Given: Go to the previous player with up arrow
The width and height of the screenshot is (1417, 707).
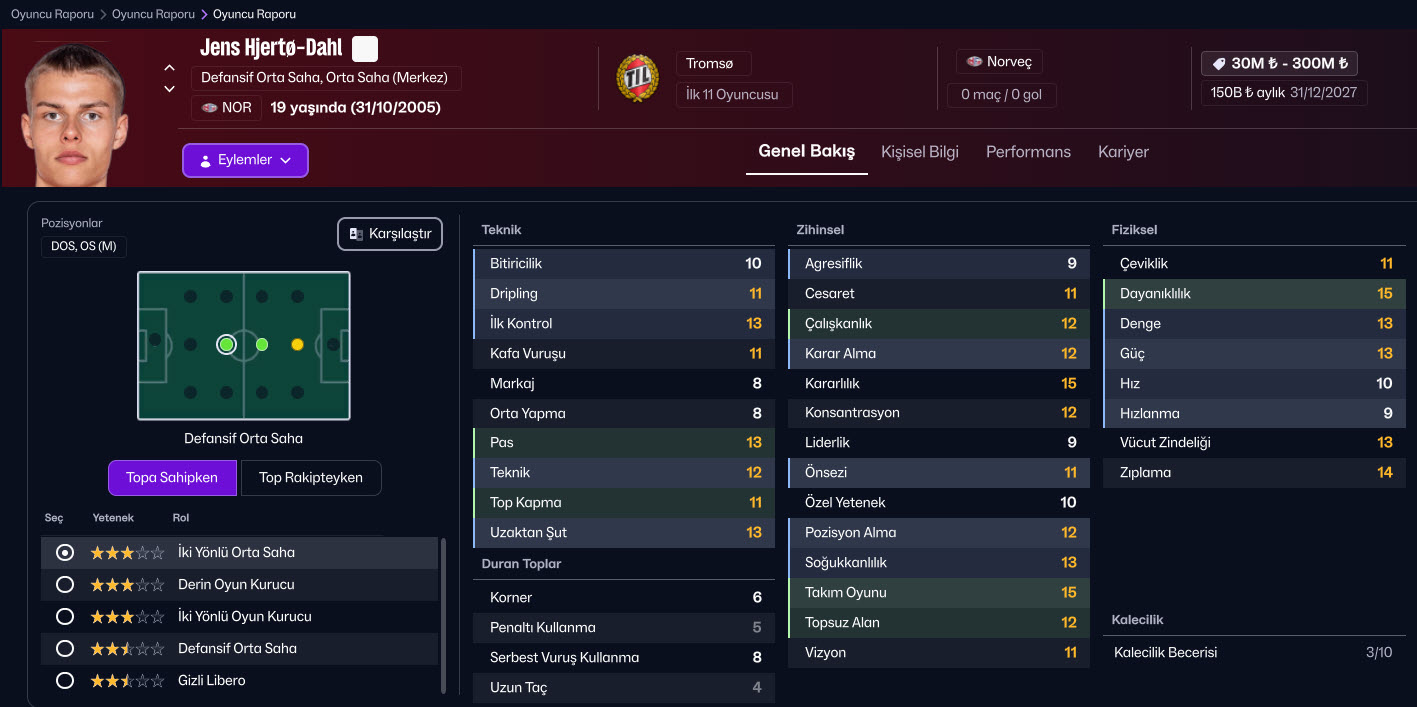Looking at the screenshot, I should (170, 68).
